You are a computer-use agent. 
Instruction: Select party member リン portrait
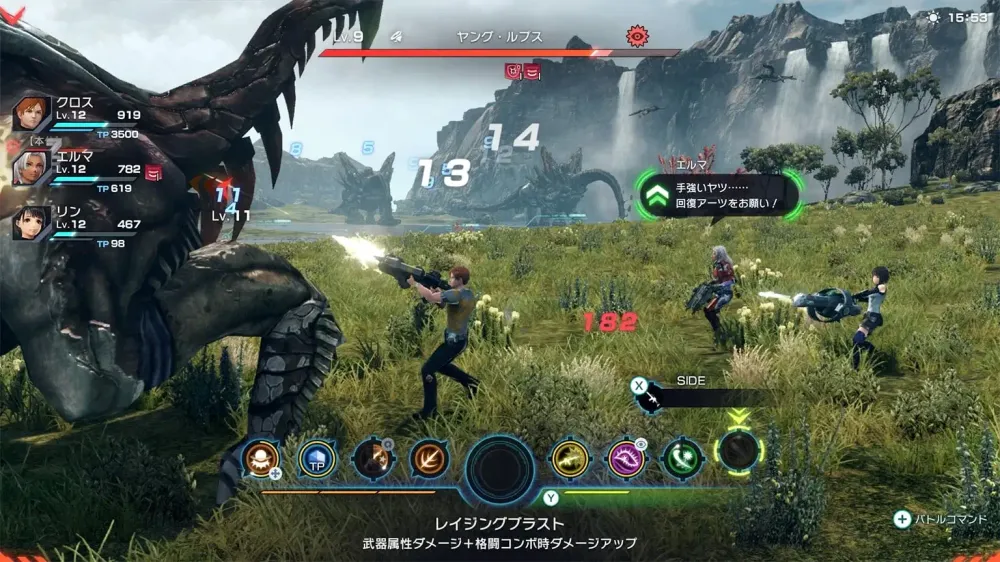coord(32,222)
